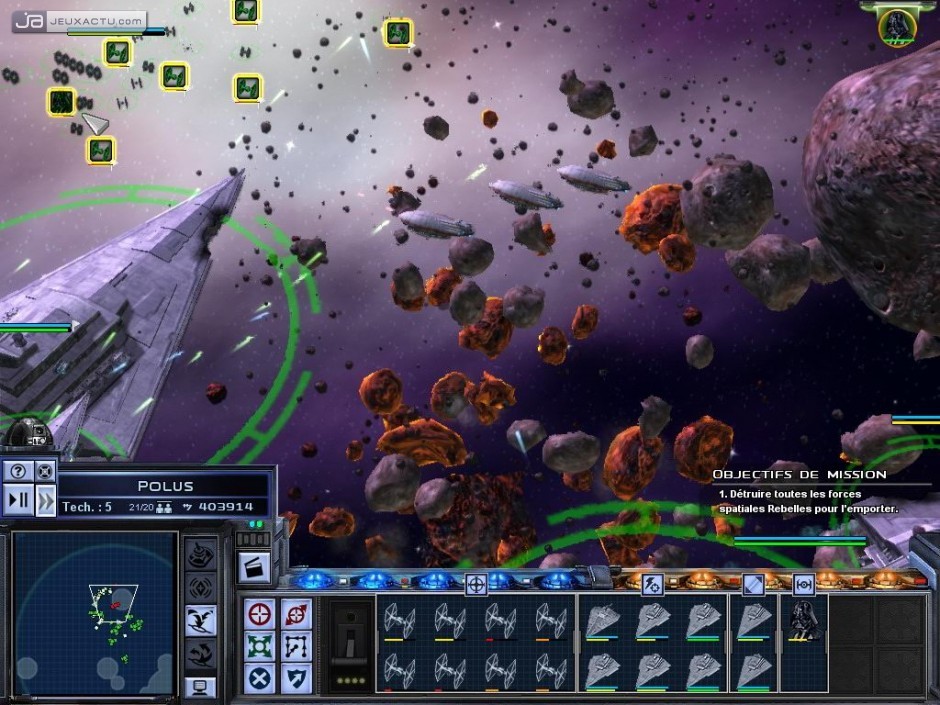This screenshot has height=705, width=940.
Task: Open the game options button beside help
Action: (x=45, y=470)
